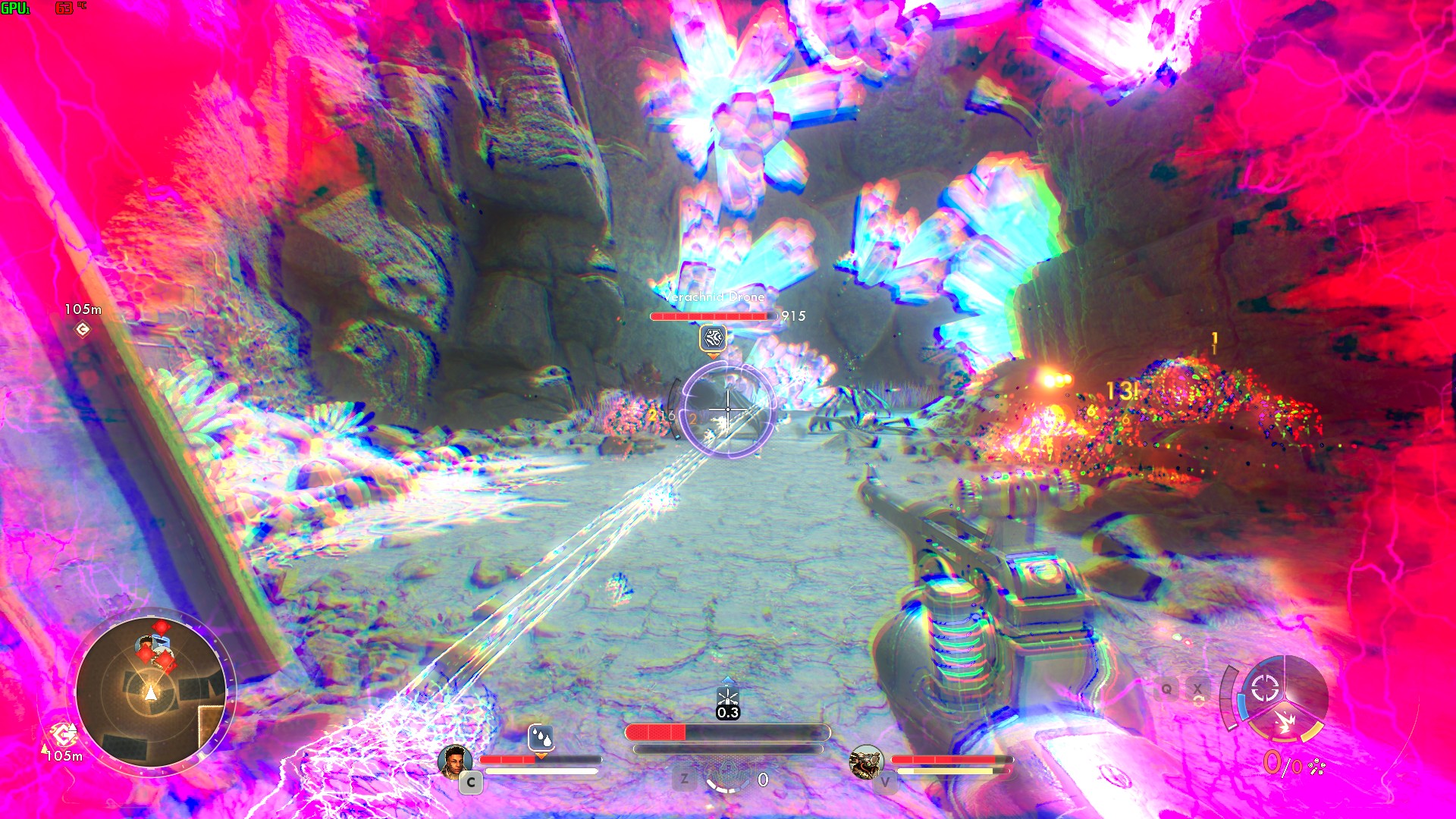Select the armored companion portrait on the right
The image size is (1456, 819).
tap(866, 761)
